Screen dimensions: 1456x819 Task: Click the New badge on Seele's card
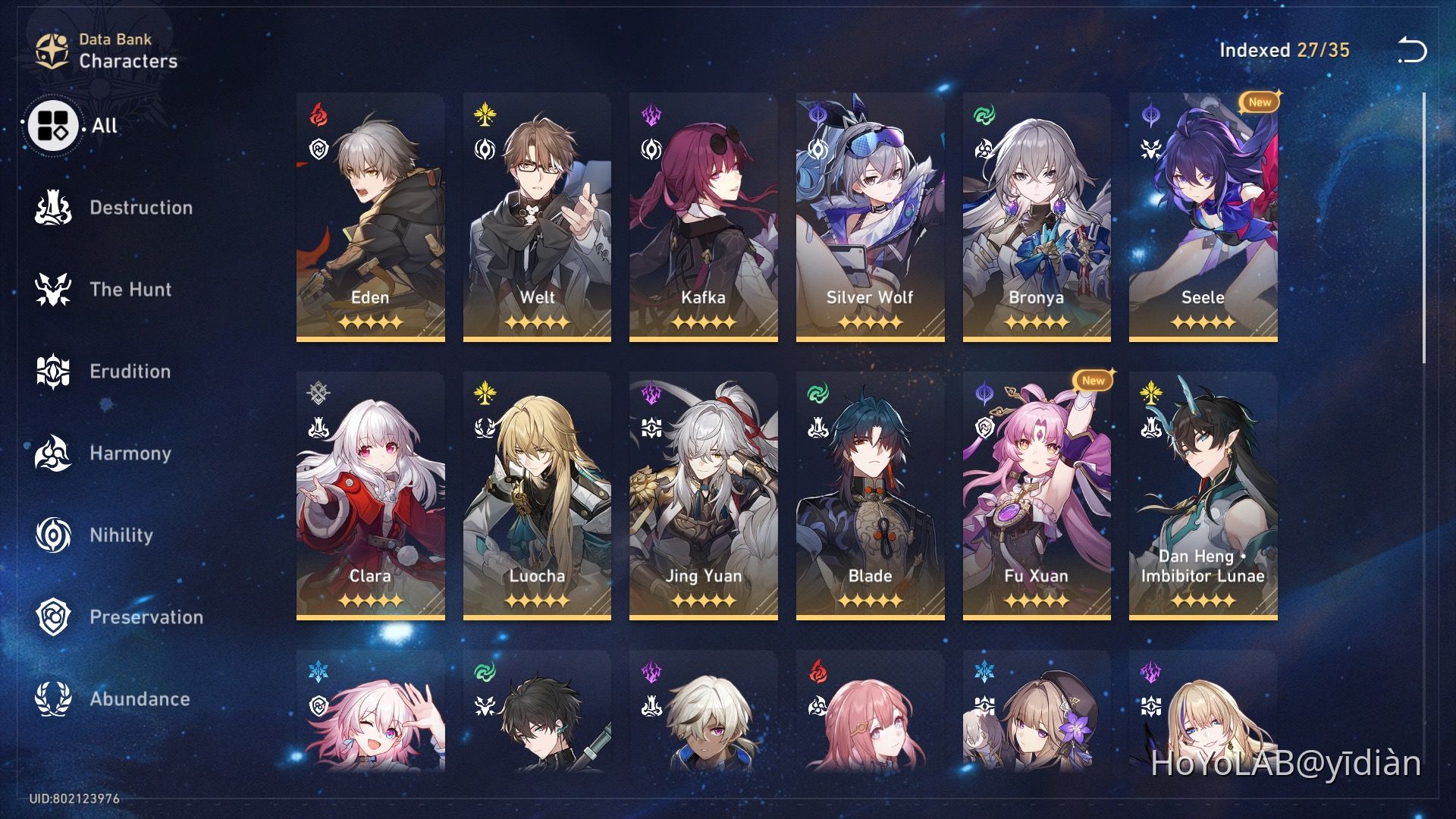tap(1259, 103)
